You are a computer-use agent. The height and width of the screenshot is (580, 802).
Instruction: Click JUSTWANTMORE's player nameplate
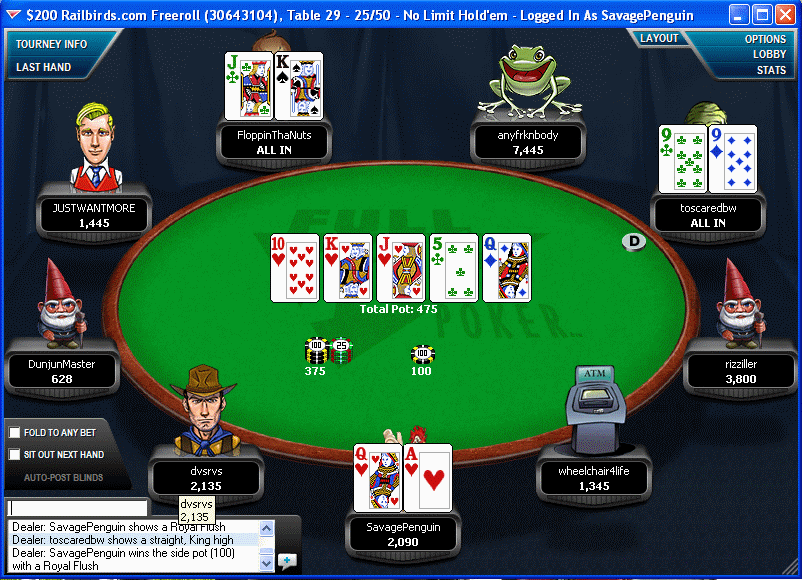(94, 215)
